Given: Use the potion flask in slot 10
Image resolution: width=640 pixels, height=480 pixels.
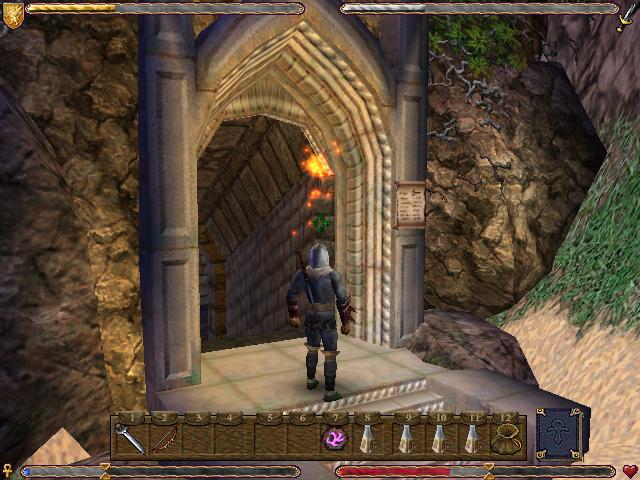Looking at the screenshot, I should point(438,437).
